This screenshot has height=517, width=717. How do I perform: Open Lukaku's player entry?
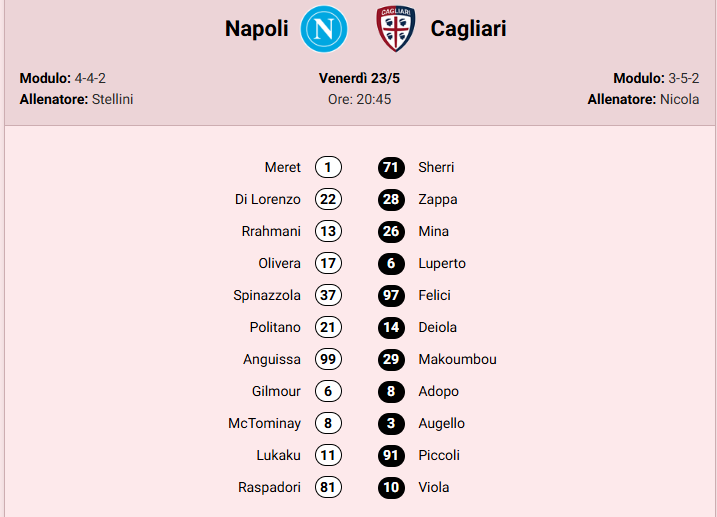[278, 455]
